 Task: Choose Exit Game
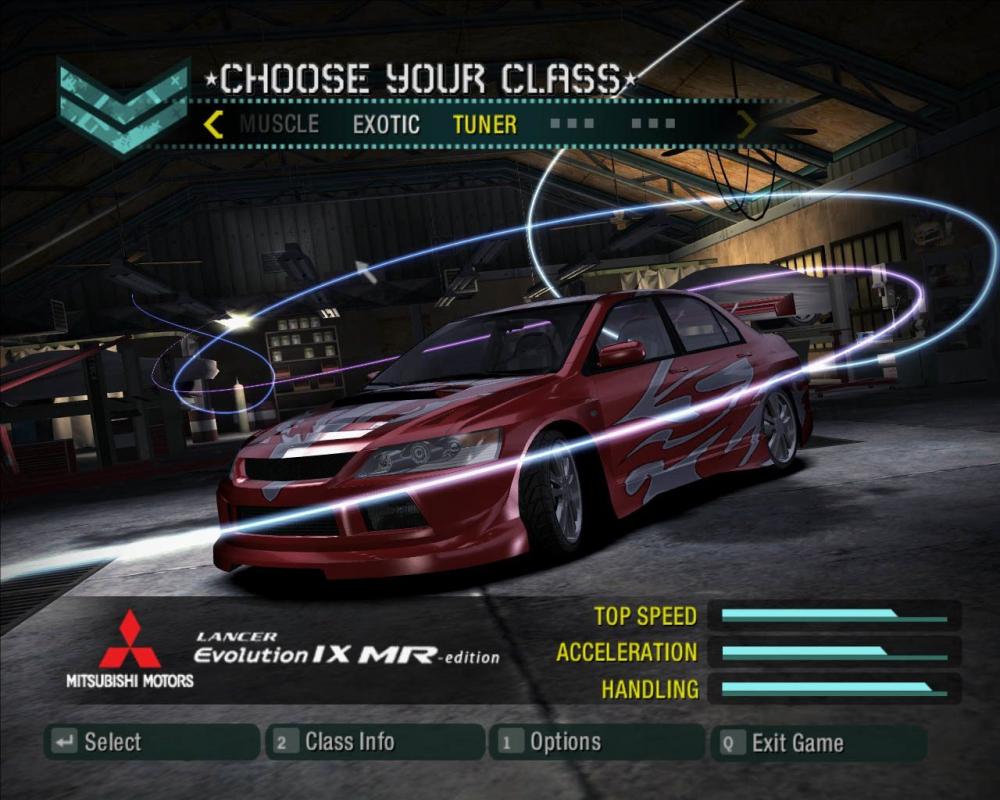click(x=819, y=742)
